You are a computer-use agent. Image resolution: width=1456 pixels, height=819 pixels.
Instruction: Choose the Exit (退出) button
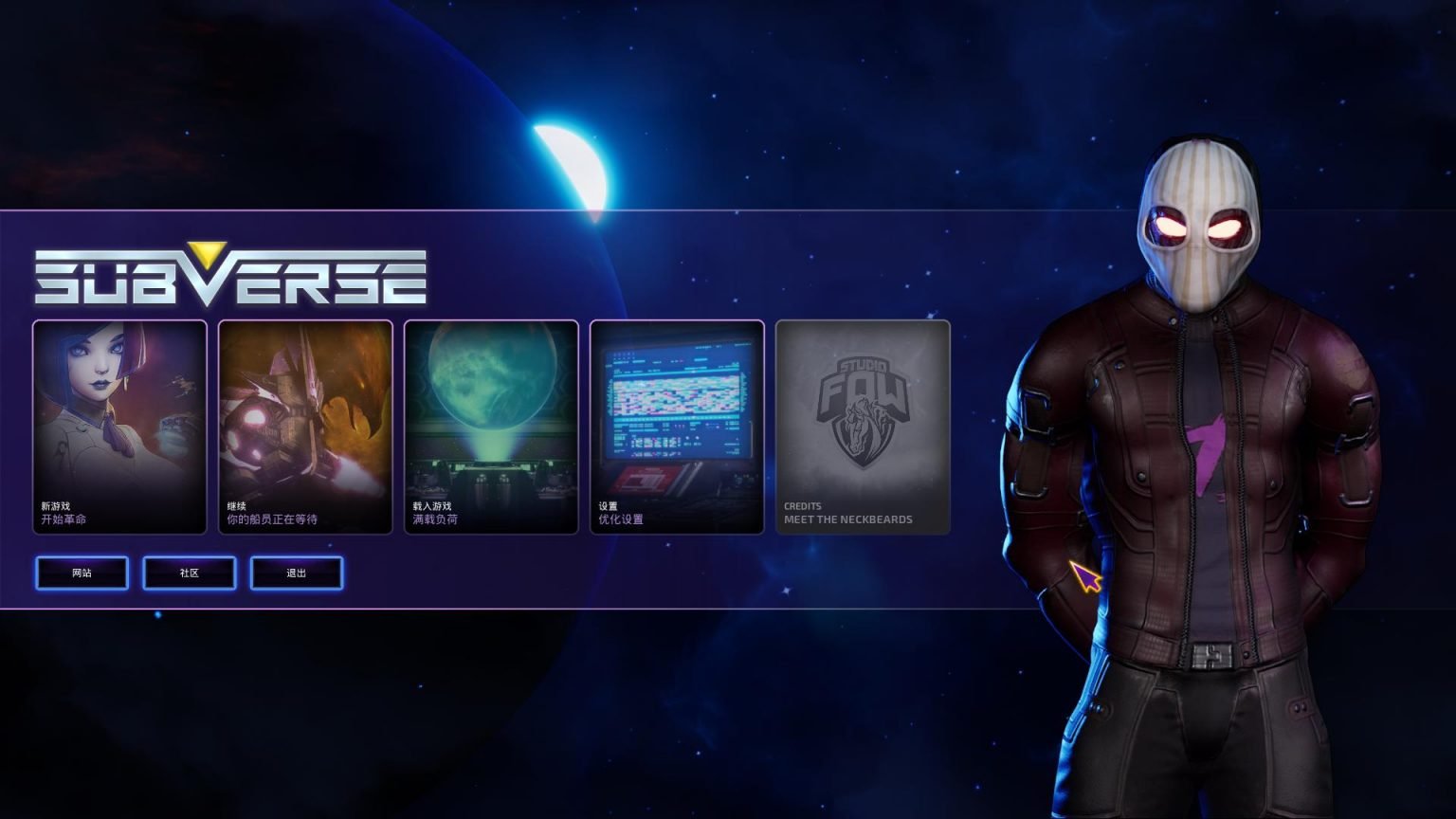297,573
